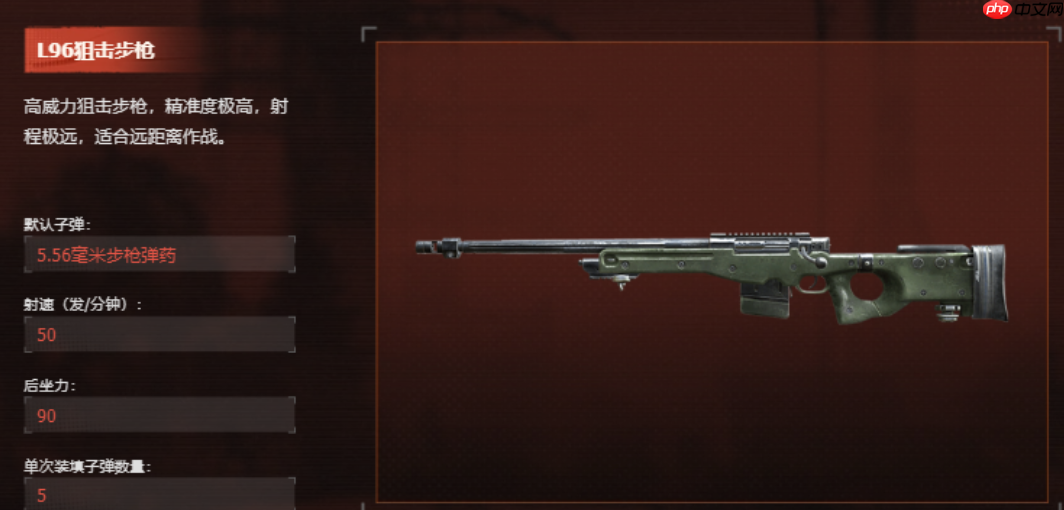The height and width of the screenshot is (510, 1064).
Task: Open the php中文网 watermark logo
Action: 1018,11
